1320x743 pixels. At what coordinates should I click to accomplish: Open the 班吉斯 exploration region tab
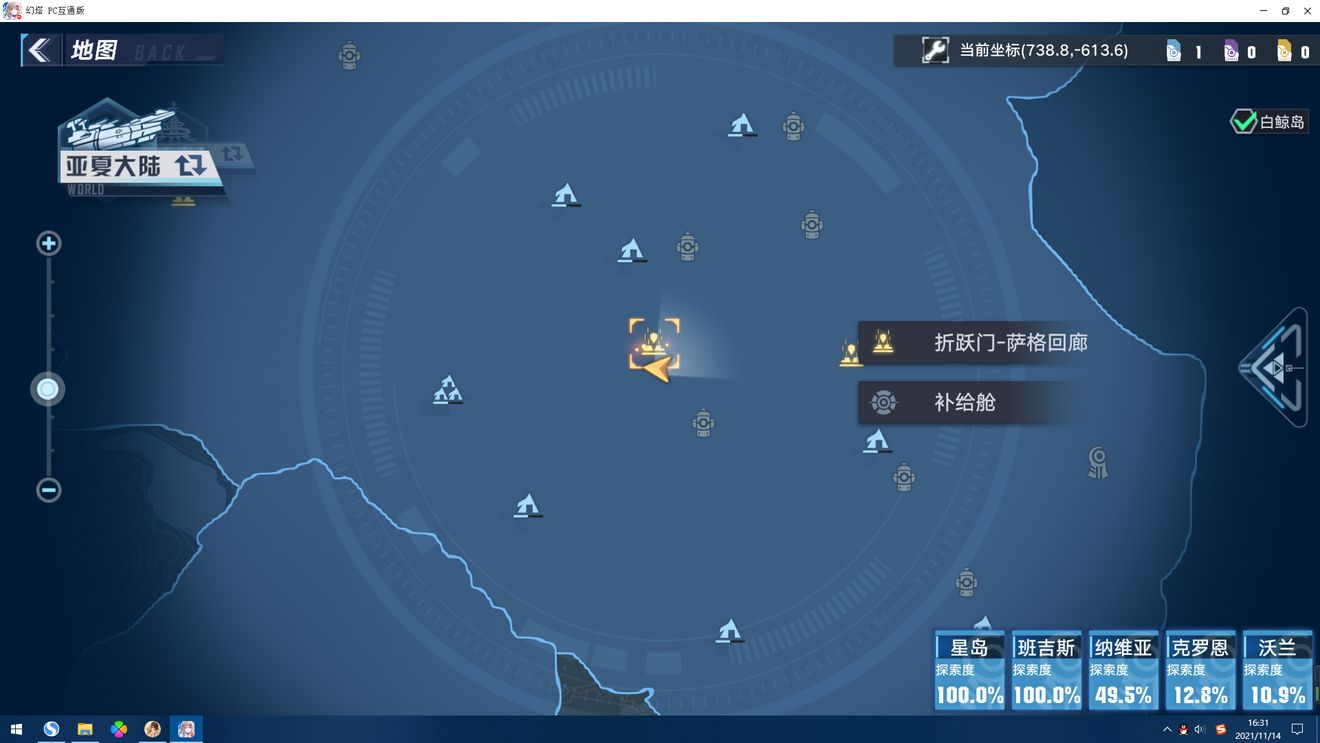[1046, 670]
